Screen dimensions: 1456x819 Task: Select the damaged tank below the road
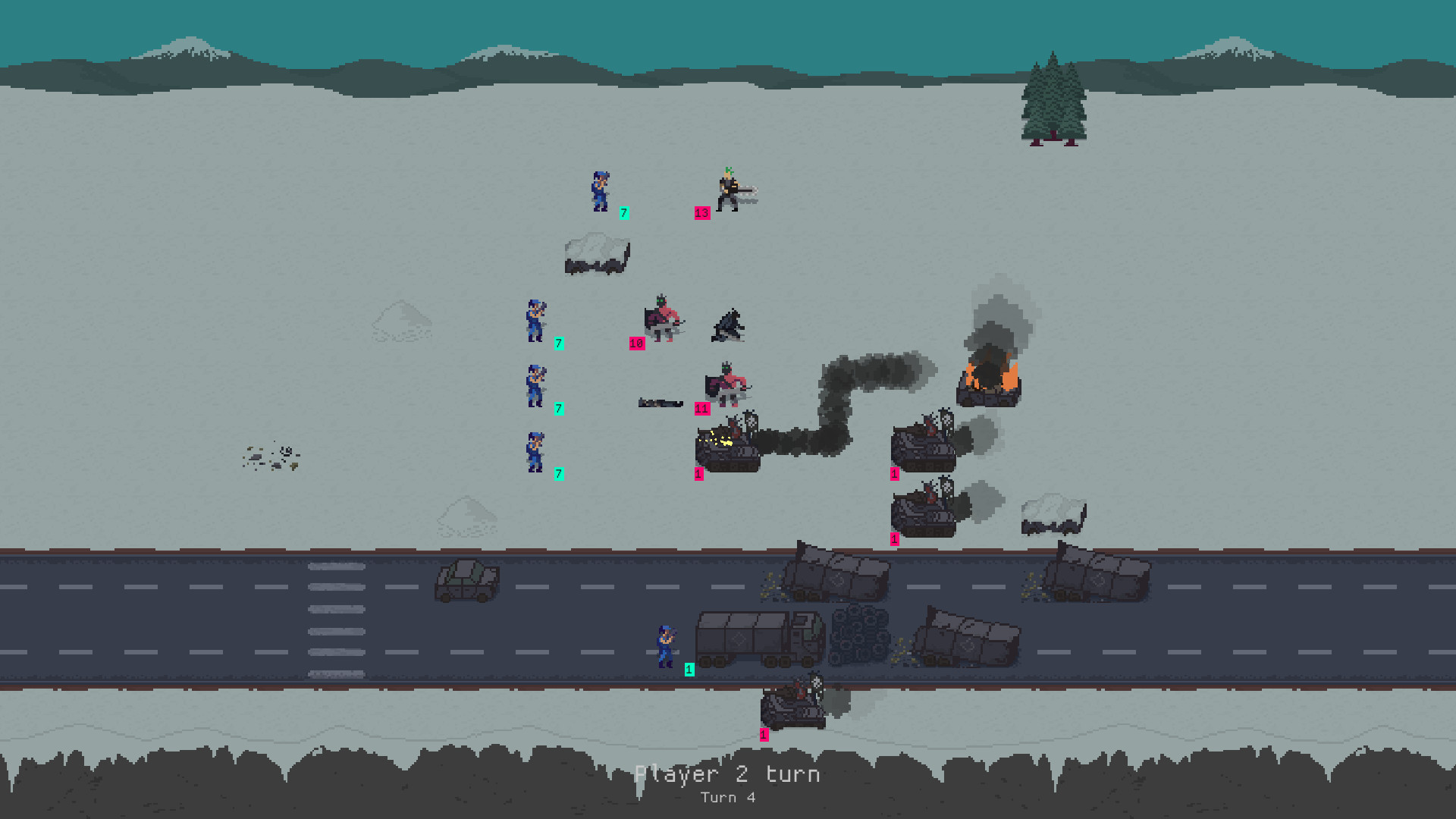coord(792,709)
